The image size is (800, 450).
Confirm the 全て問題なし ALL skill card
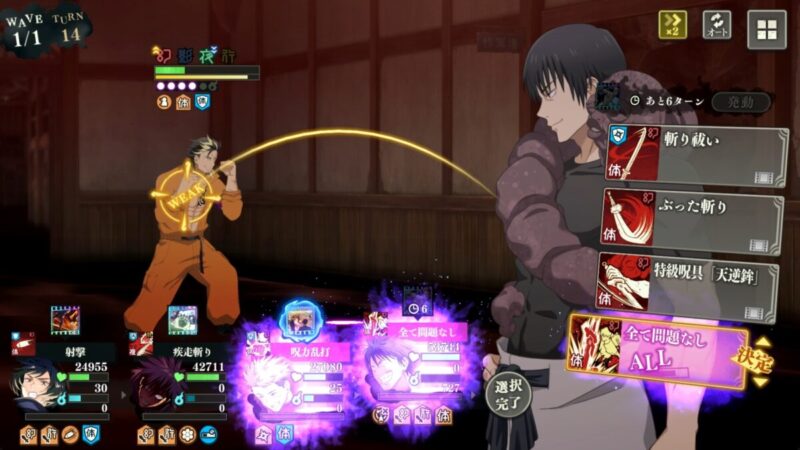pyautogui.click(x=660, y=349)
